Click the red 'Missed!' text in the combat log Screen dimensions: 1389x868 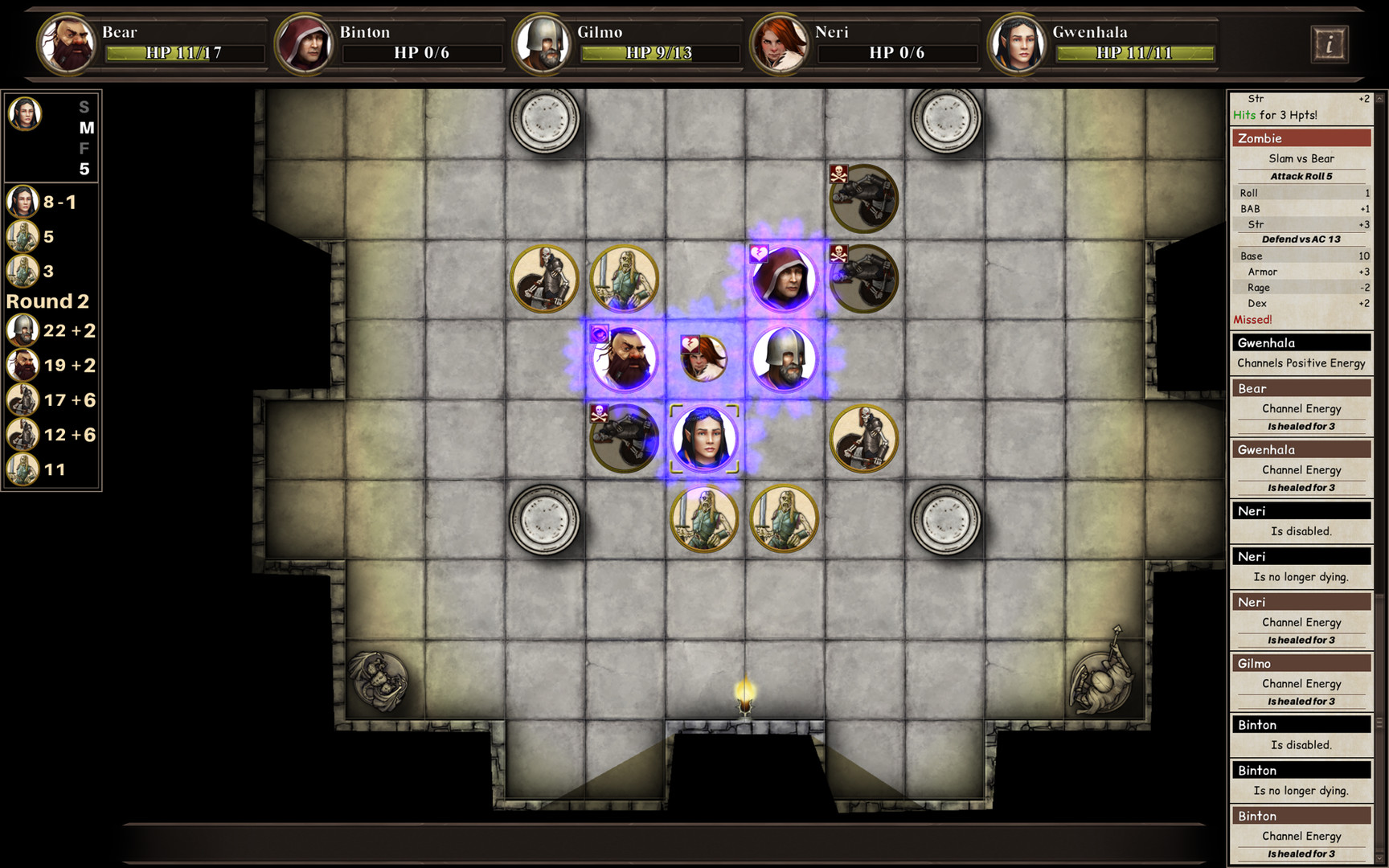point(1253,320)
